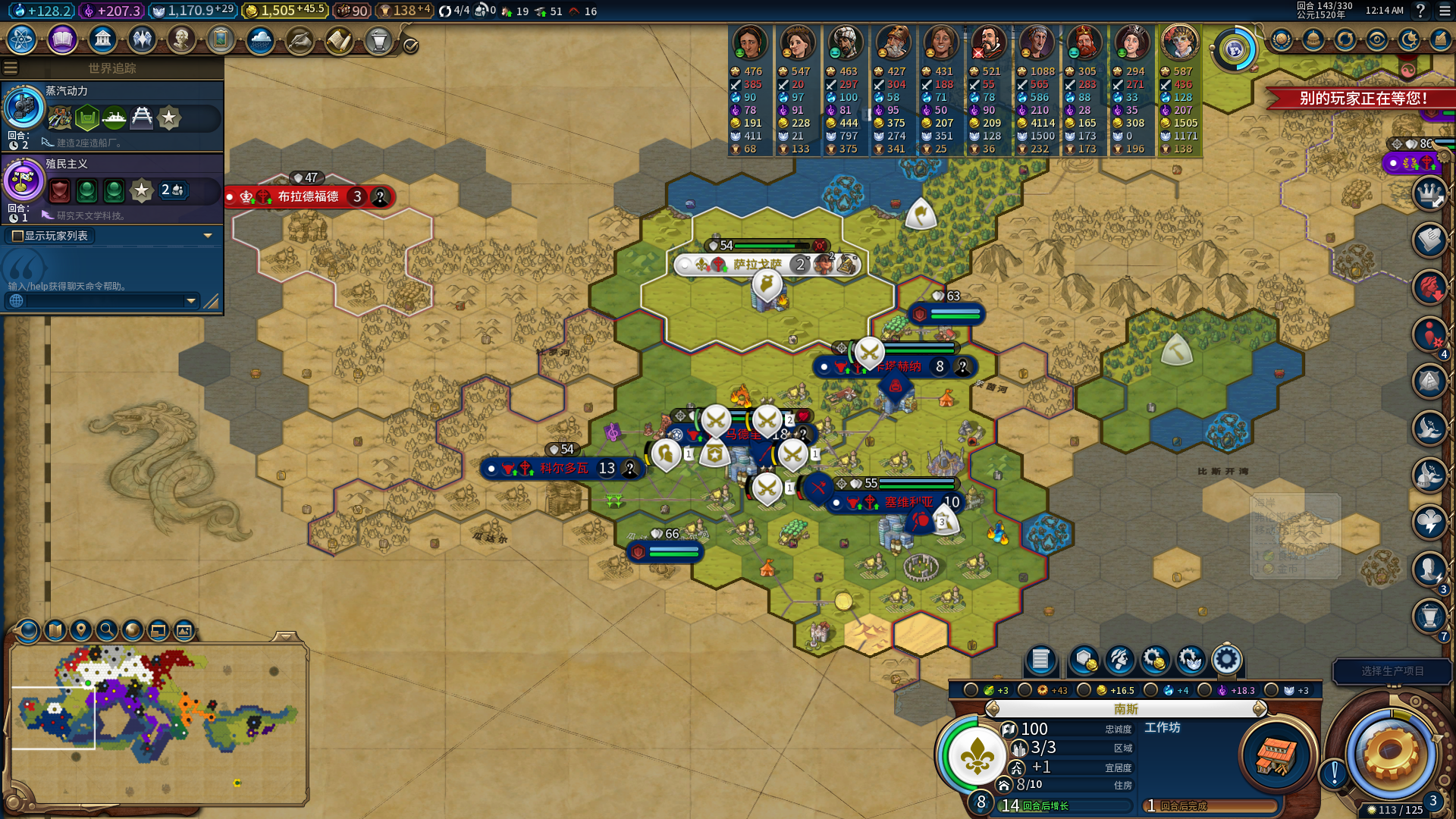Open the civics tree book icon

coord(62,39)
